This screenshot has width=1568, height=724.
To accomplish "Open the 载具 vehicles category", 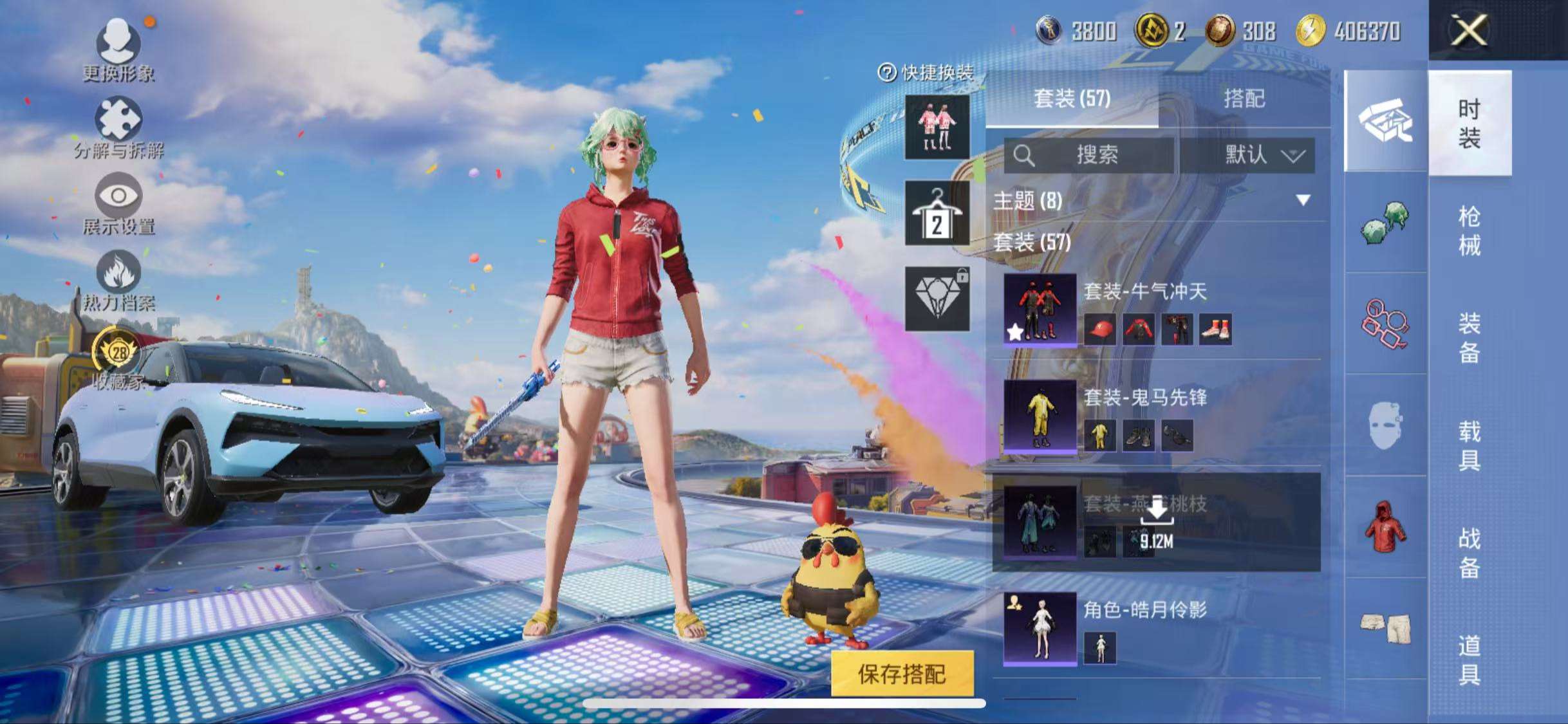I will [1469, 445].
